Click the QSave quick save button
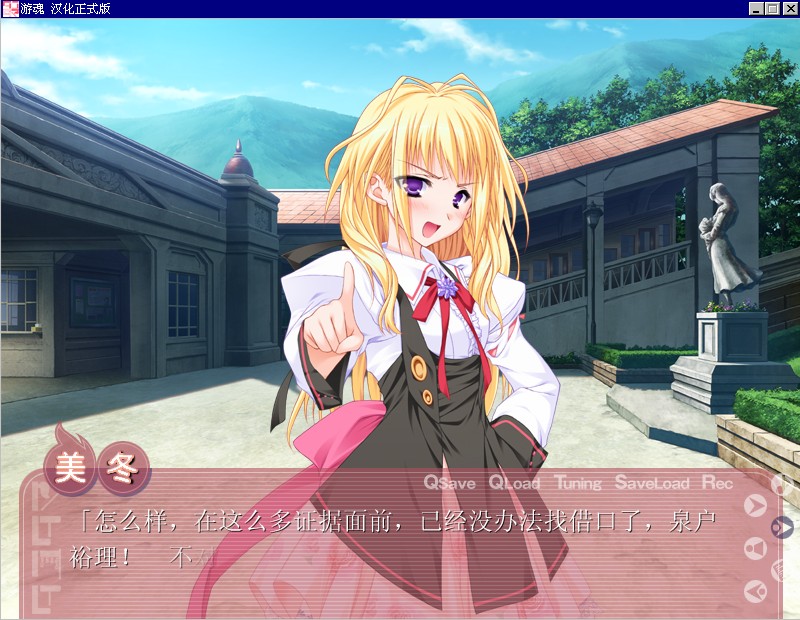The width and height of the screenshot is (800, 620). click(x=449, y=483)
